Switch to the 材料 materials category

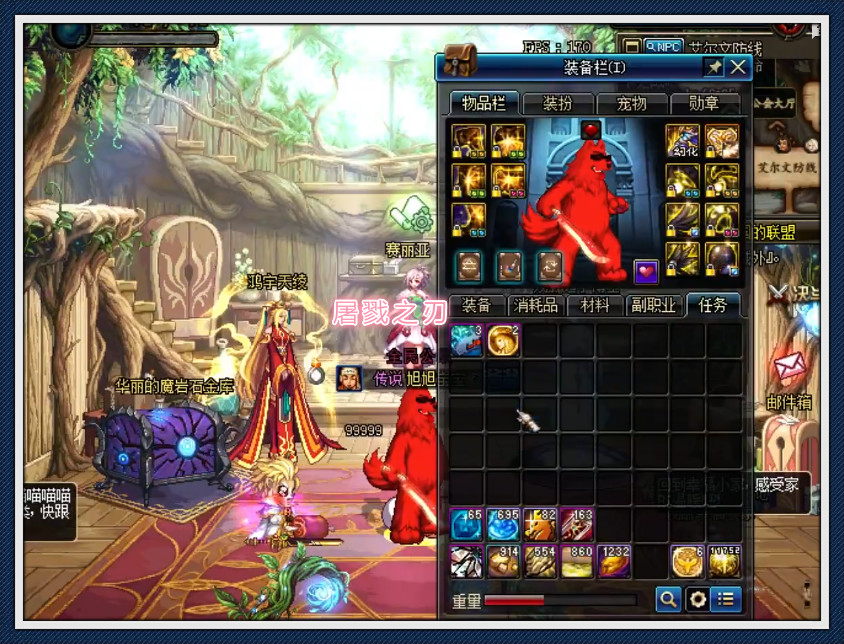(596, 306)
